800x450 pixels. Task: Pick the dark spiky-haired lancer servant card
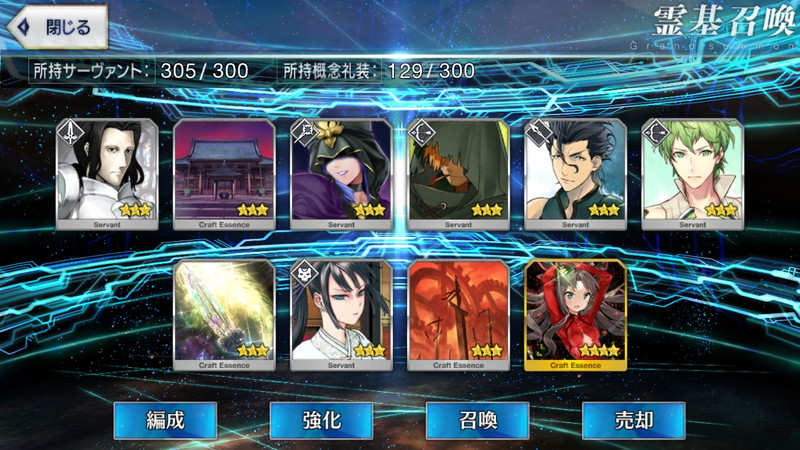coord(575,174)
